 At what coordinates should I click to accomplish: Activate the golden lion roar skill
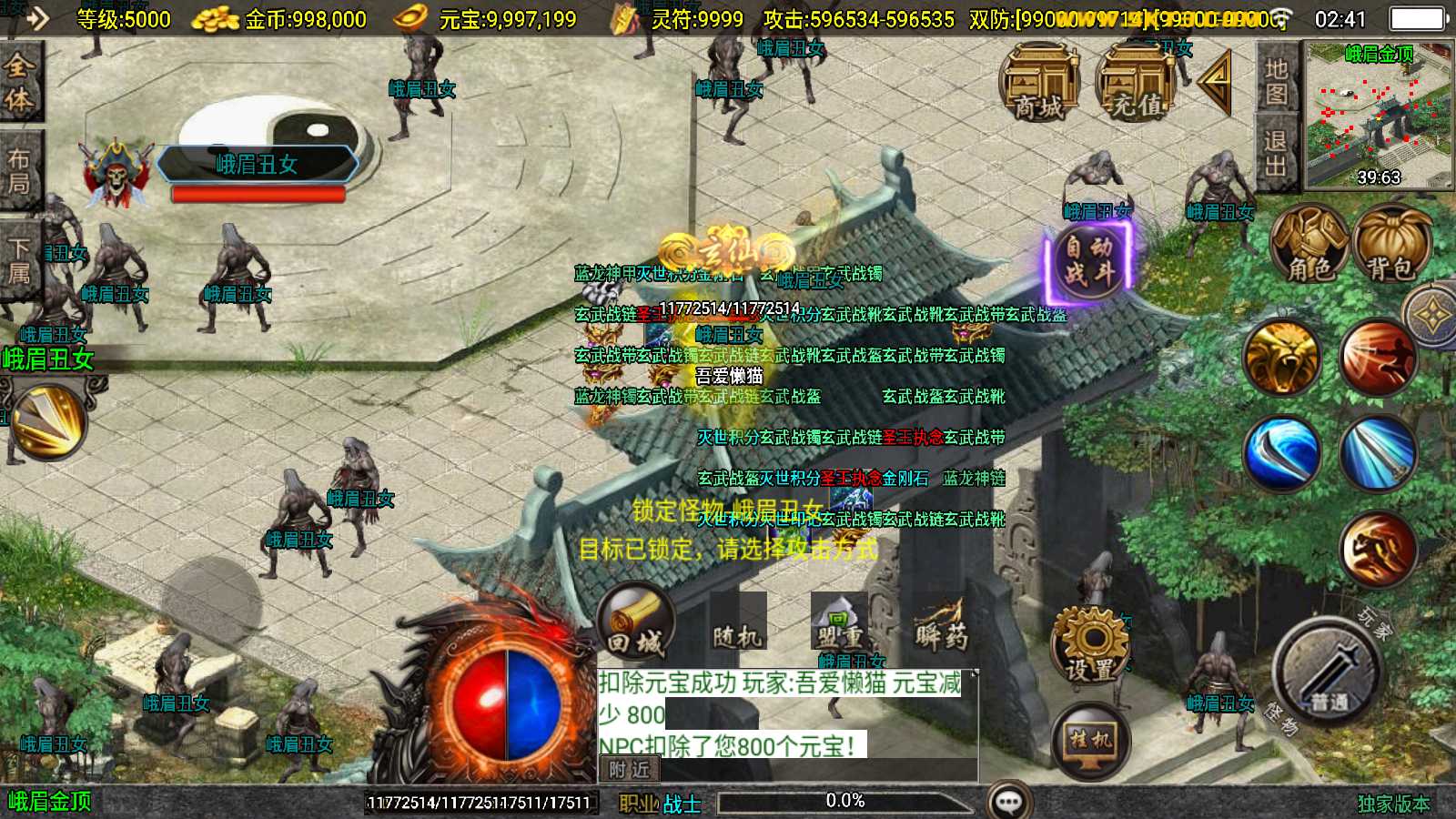pos(1281,358)
